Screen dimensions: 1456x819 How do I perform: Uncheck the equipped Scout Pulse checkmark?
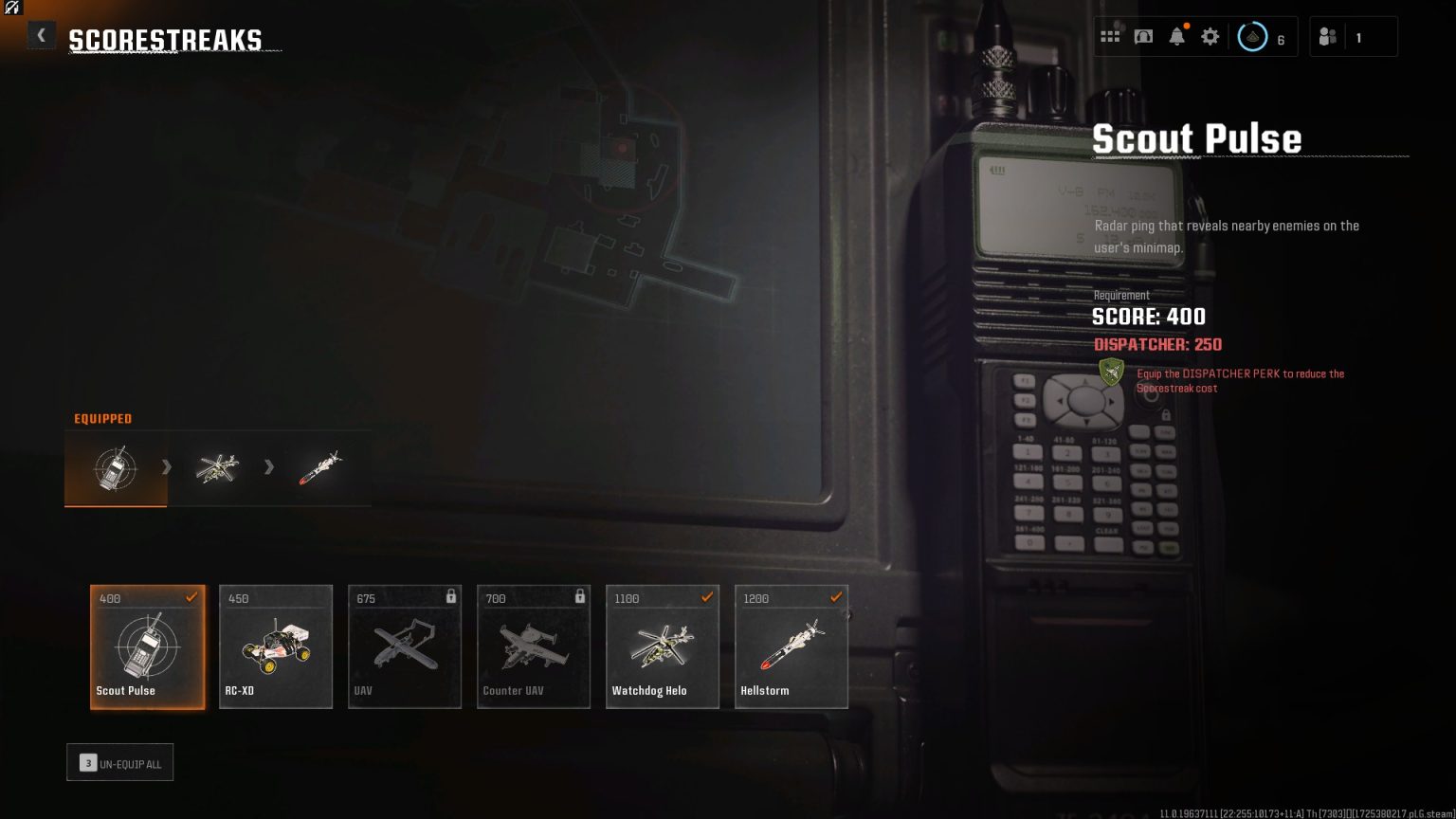[191, 597]
